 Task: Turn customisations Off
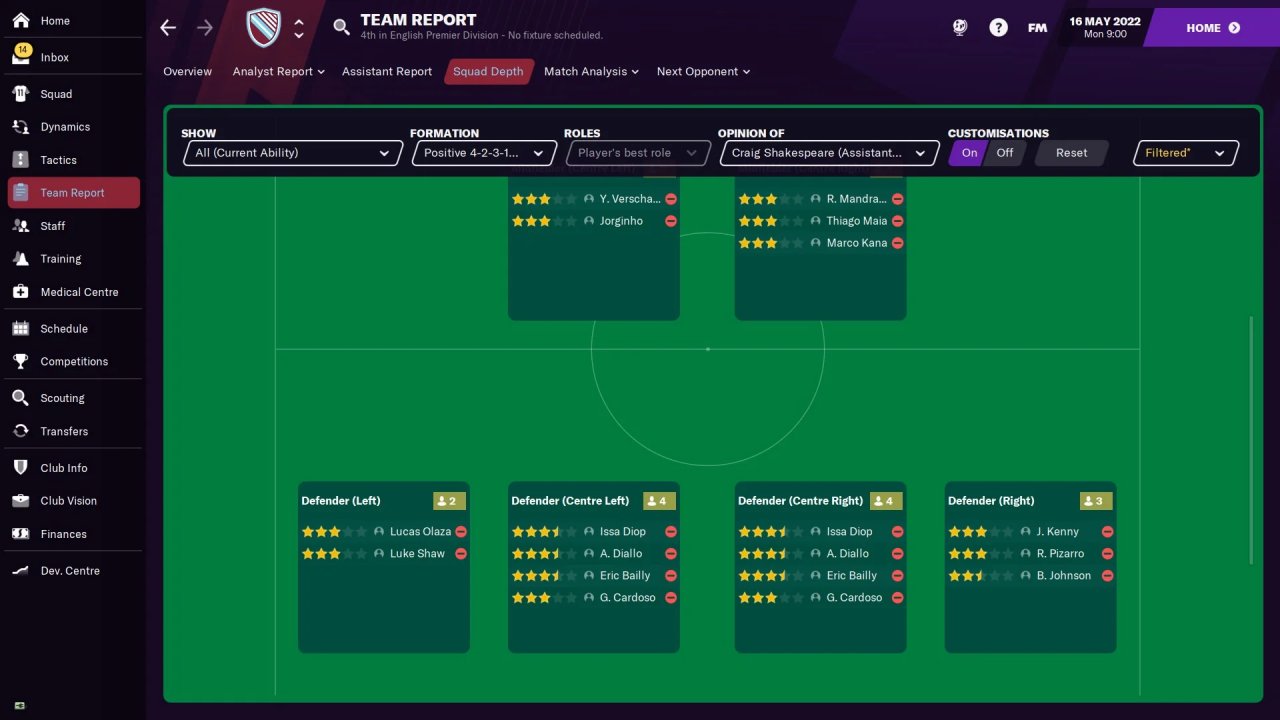point(1004,153)
